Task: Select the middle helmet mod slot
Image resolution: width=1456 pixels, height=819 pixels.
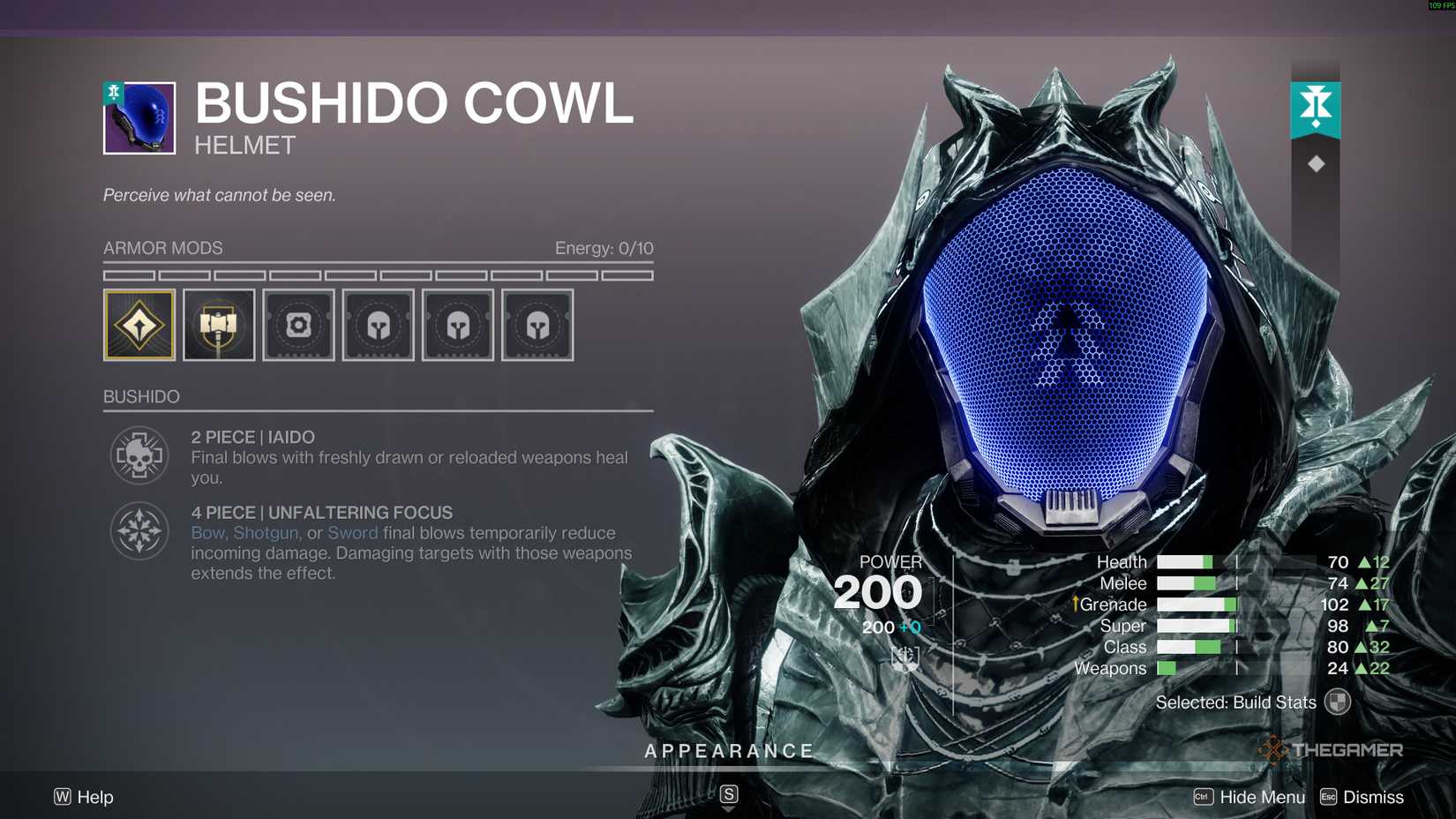Action: [x=458, y=325]
